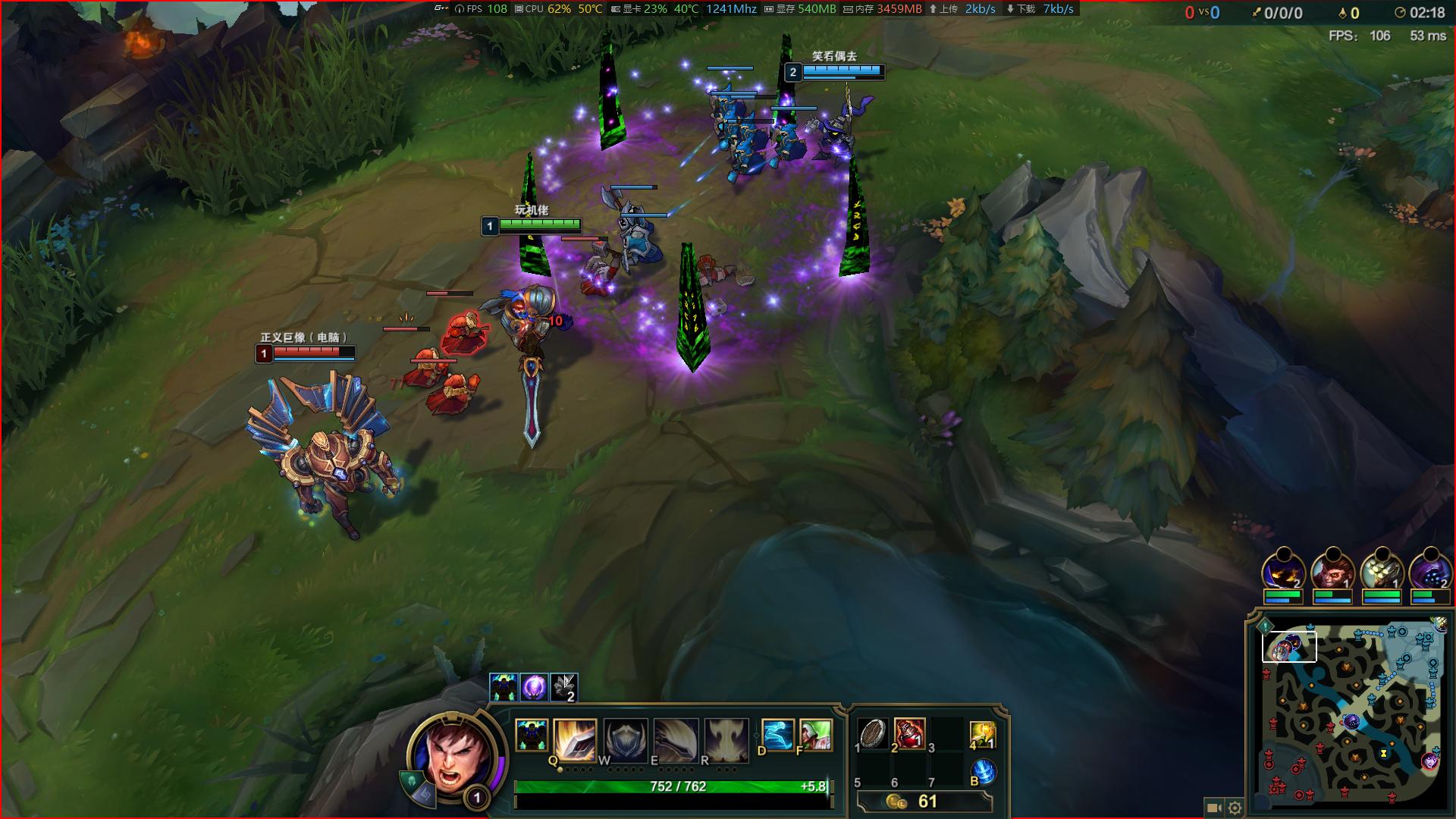
Task: Select the Doran's Shield item slot
Action: (873, 733)
